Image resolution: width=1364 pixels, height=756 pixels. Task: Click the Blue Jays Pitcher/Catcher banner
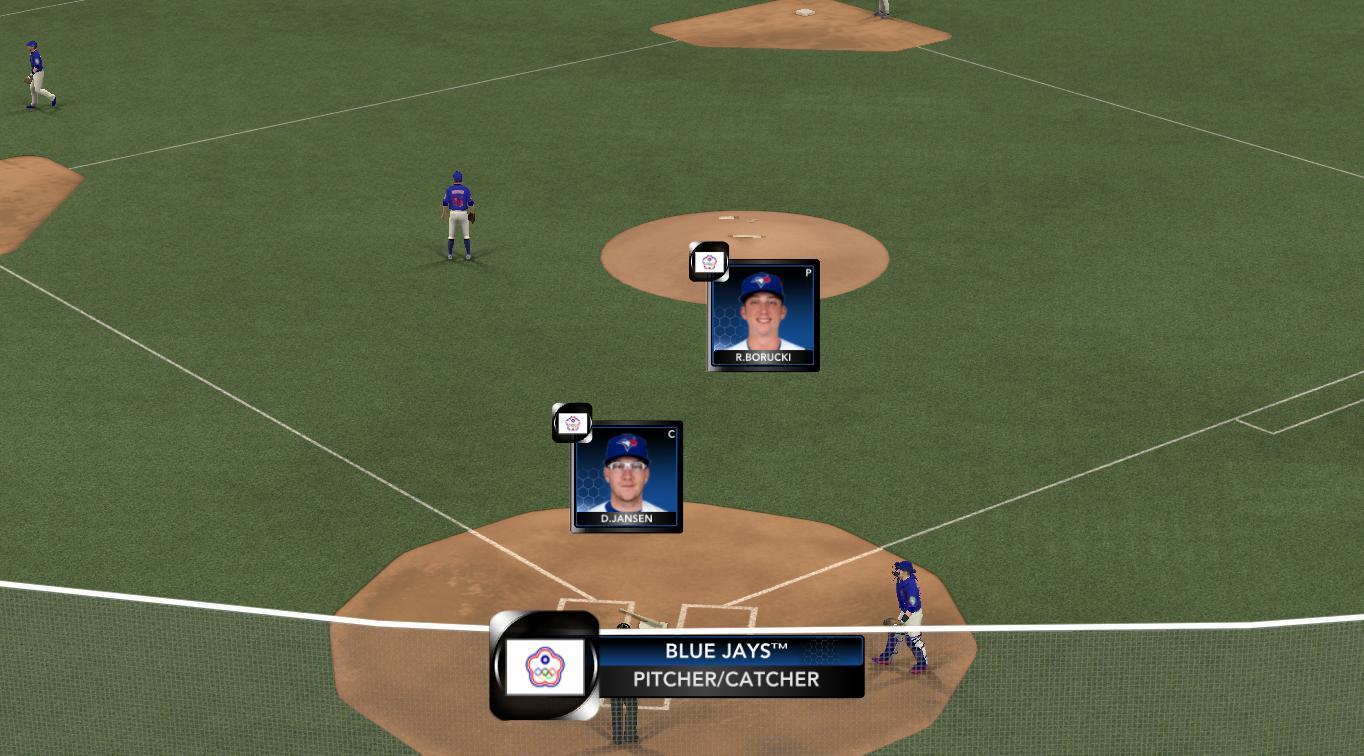click(x=730, y=666)
